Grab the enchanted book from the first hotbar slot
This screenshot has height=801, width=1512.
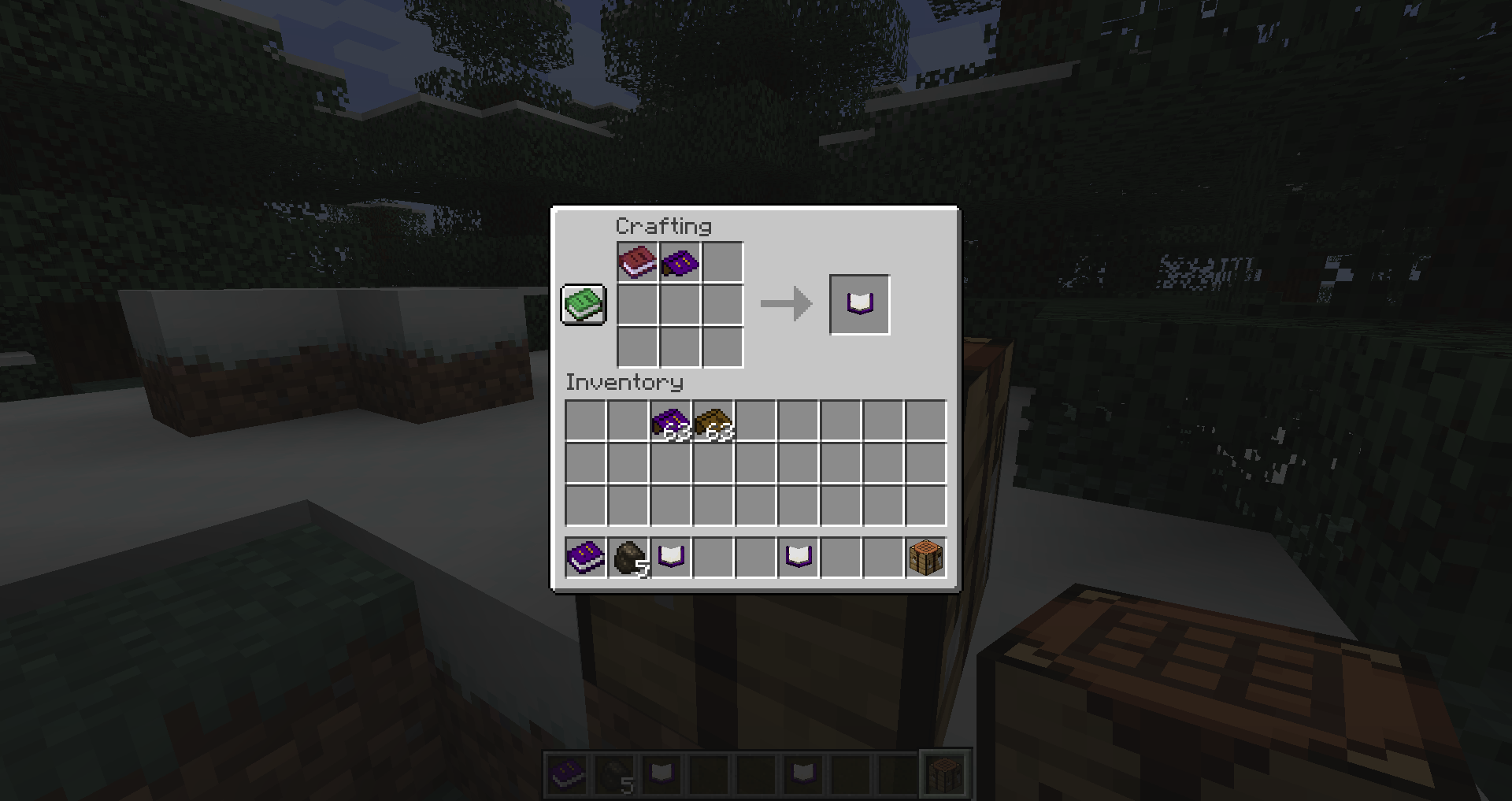click(x=584, y=557)
